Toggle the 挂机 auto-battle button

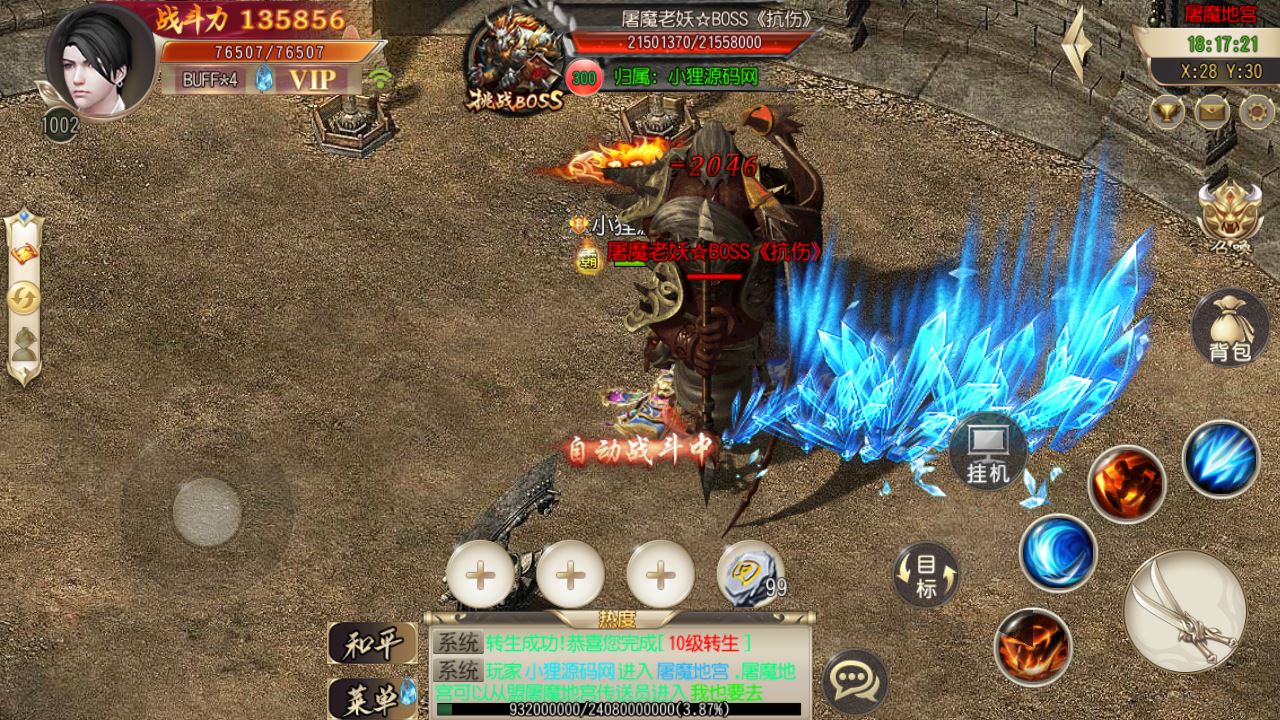tap(988, 452)
